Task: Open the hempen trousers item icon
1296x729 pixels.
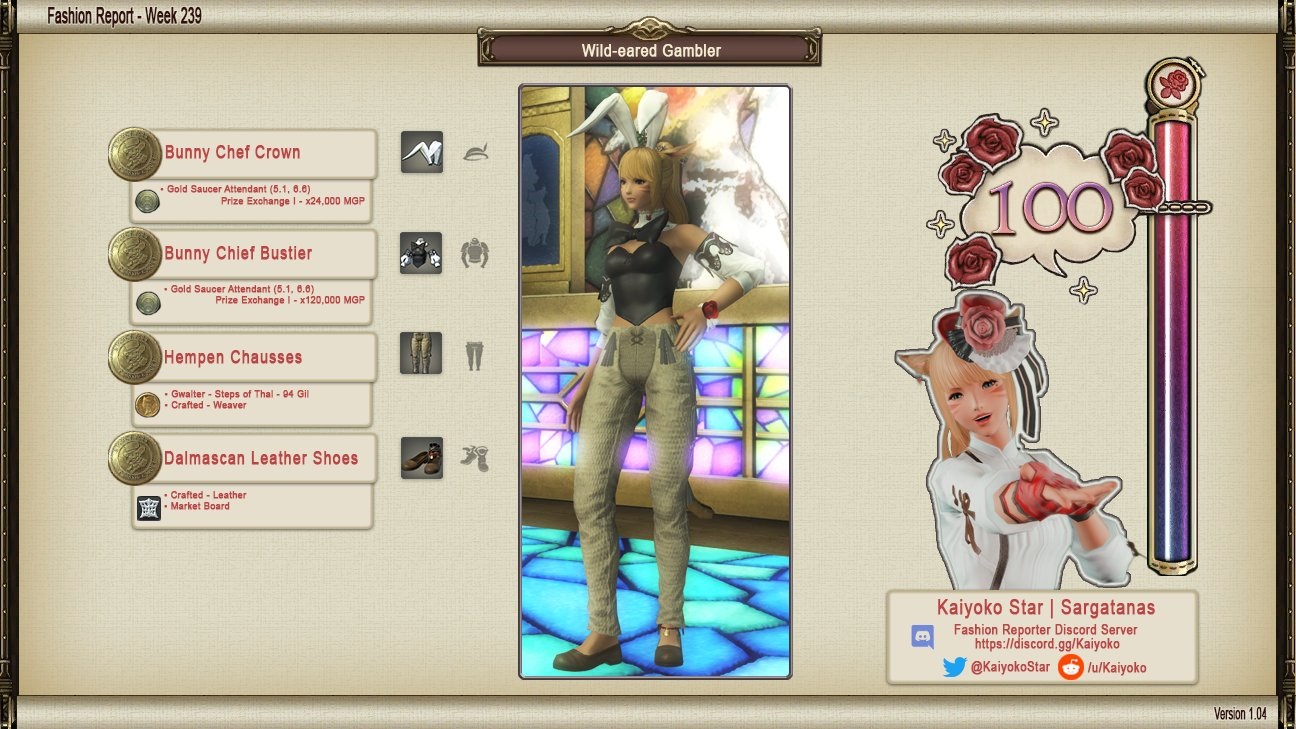Action: pos(421,353)
